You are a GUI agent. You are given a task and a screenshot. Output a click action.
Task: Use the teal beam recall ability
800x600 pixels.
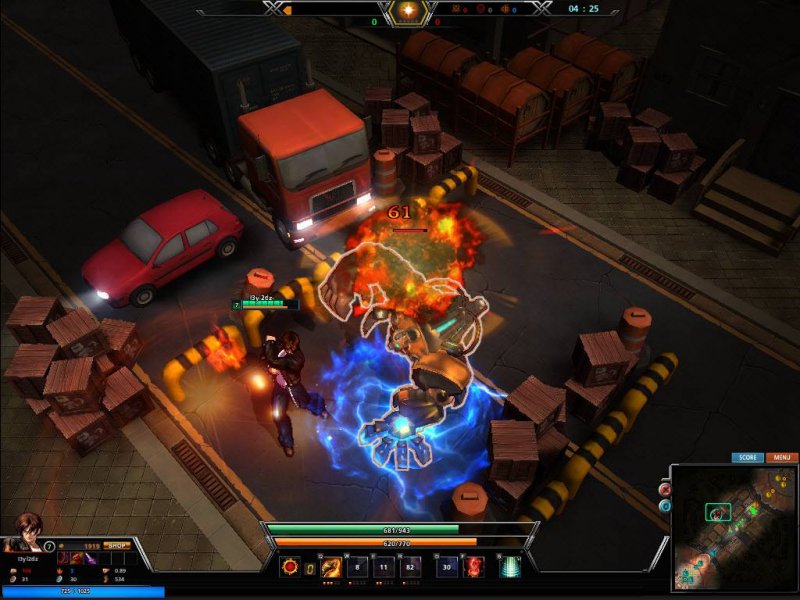(510, 567)
